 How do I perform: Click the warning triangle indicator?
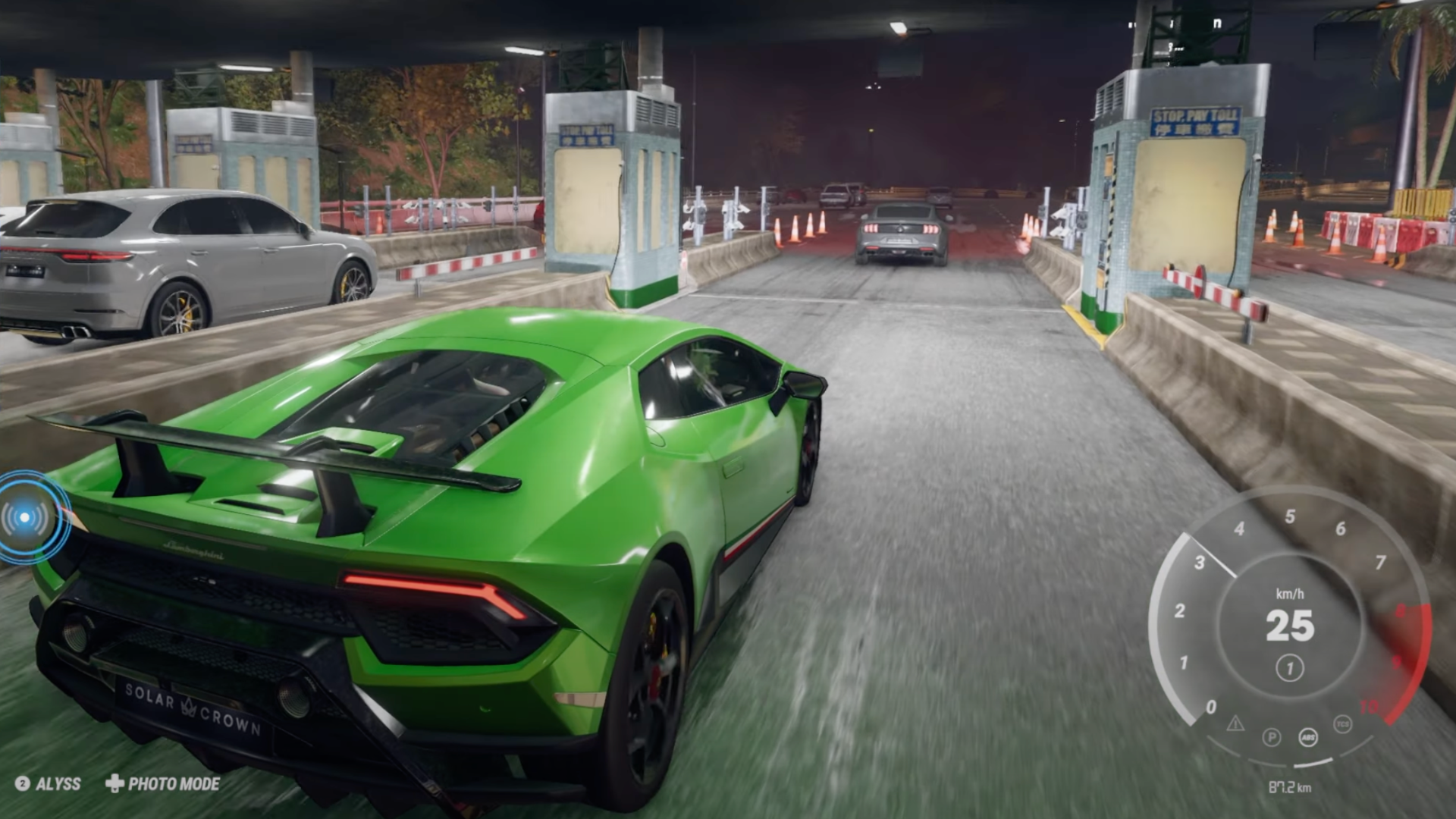[1235, 723]
